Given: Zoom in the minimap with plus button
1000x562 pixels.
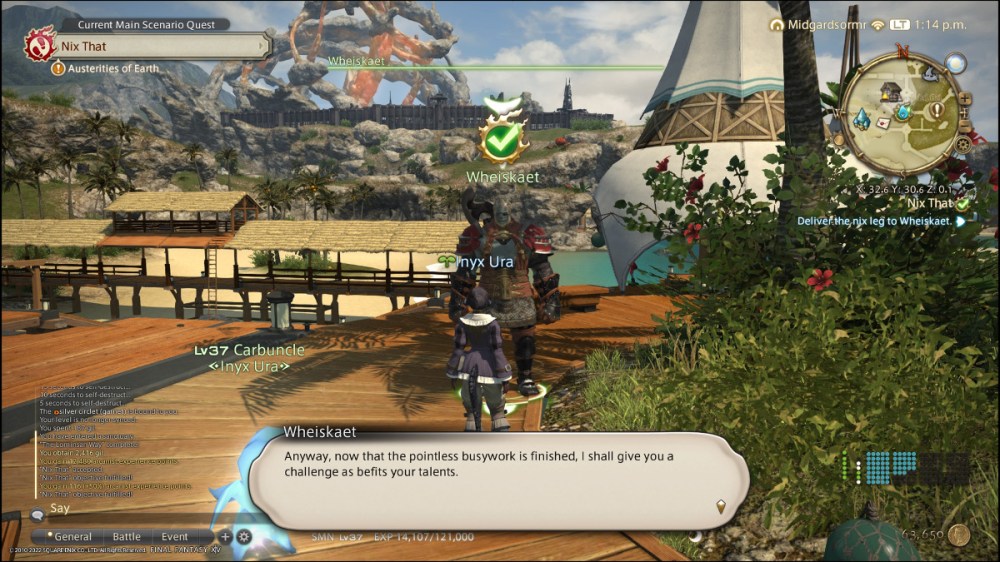Looking at the screenshot, I should [x=965, y=99].
